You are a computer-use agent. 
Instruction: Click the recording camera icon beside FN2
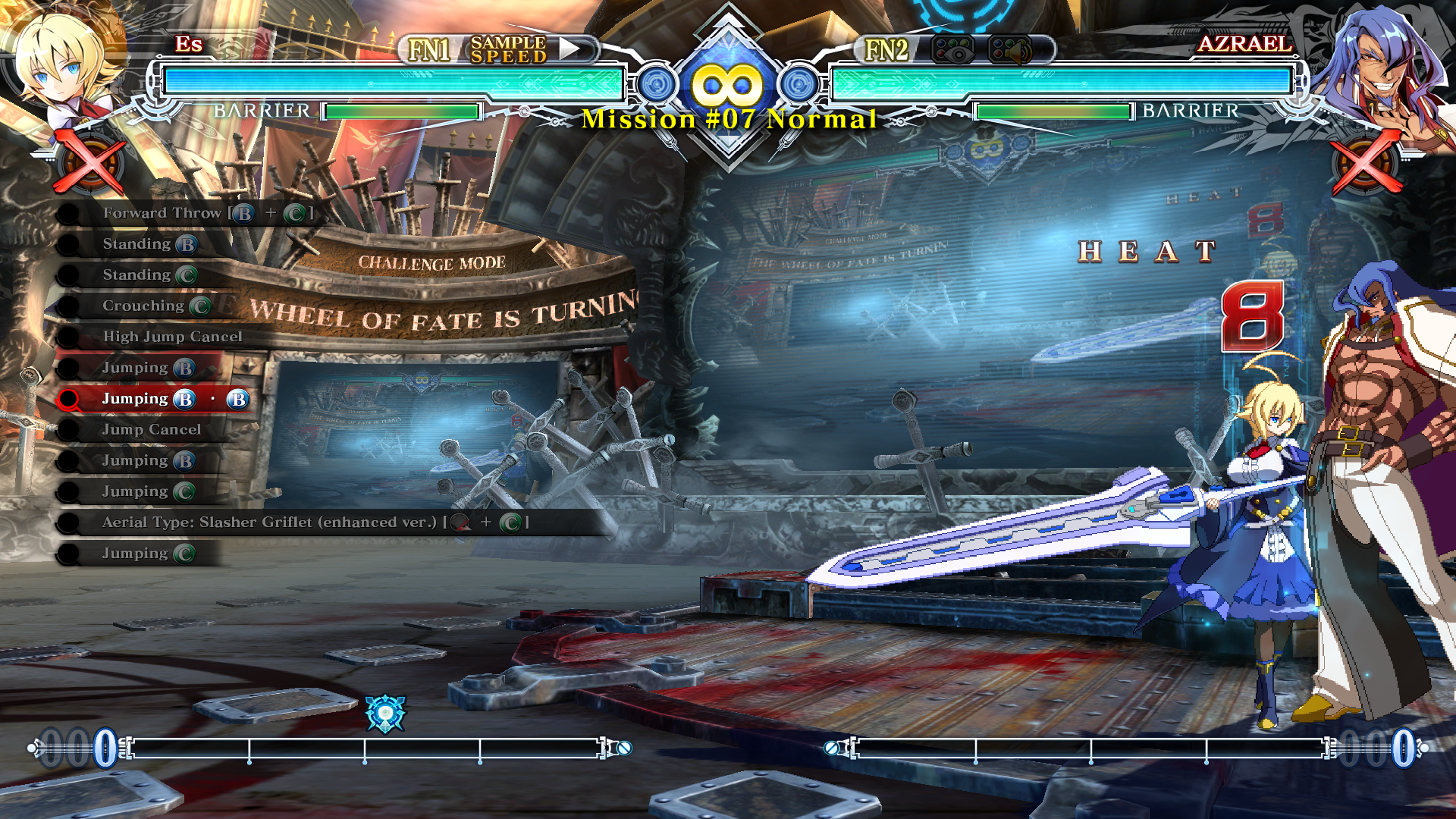pyautogui.click(x=952, y=50)
